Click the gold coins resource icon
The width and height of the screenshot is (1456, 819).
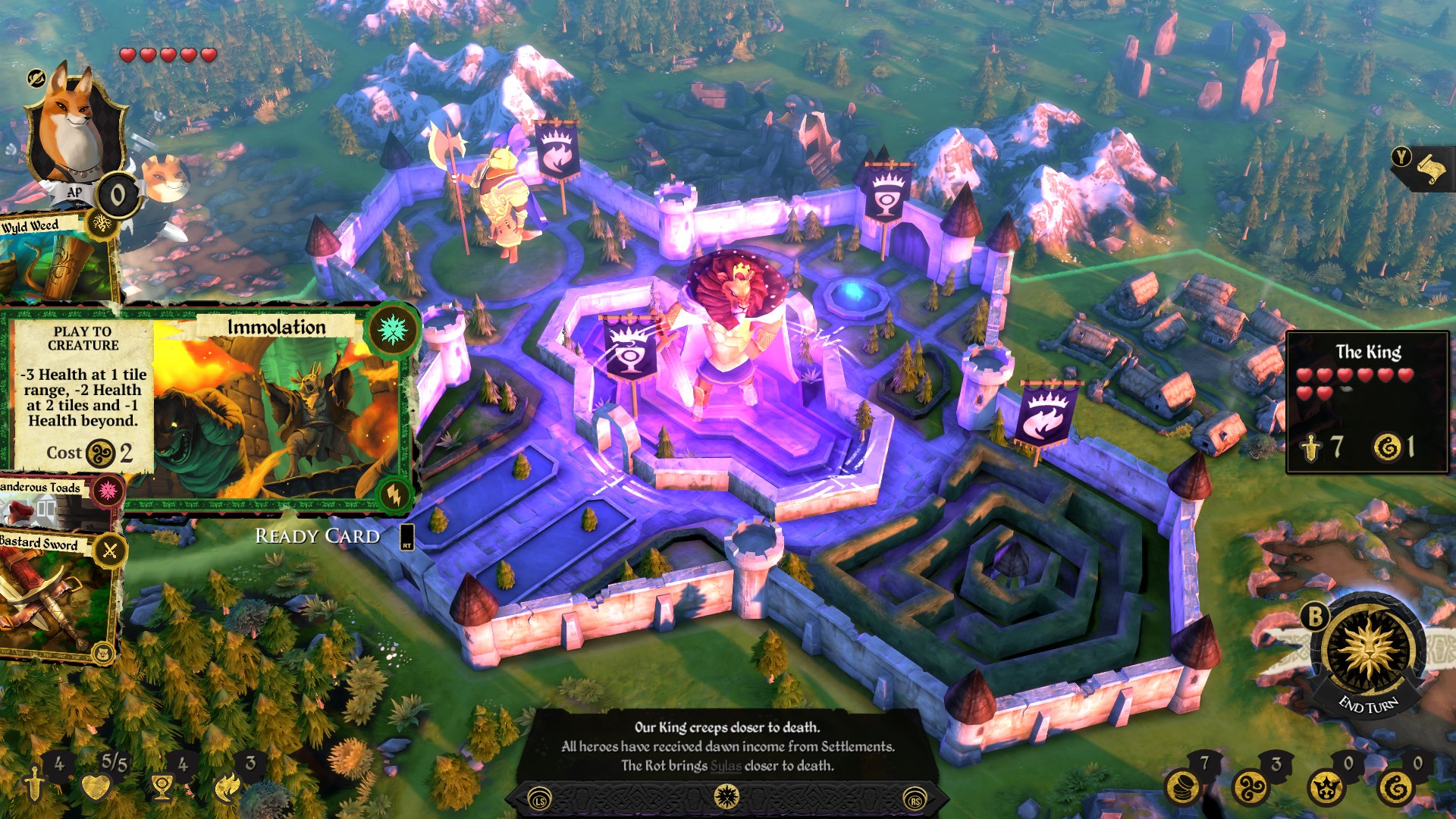[1181, 787]
